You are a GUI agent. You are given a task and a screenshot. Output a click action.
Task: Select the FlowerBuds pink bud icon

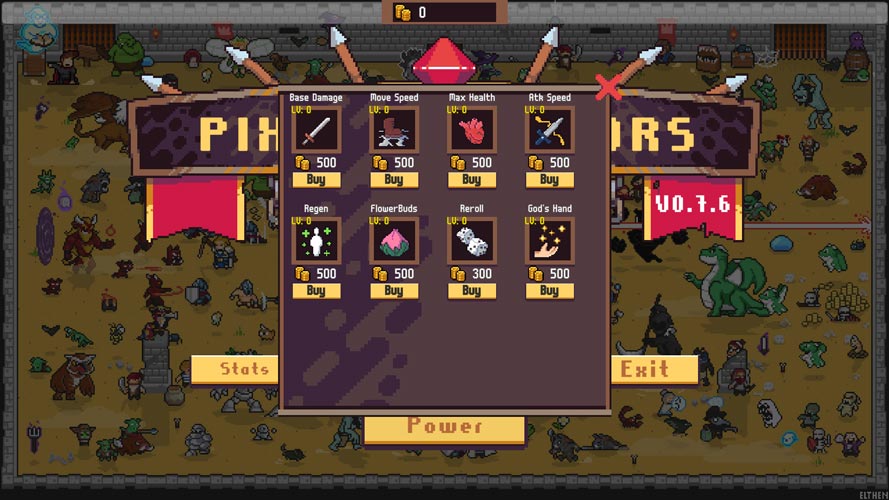click(394, 241)
